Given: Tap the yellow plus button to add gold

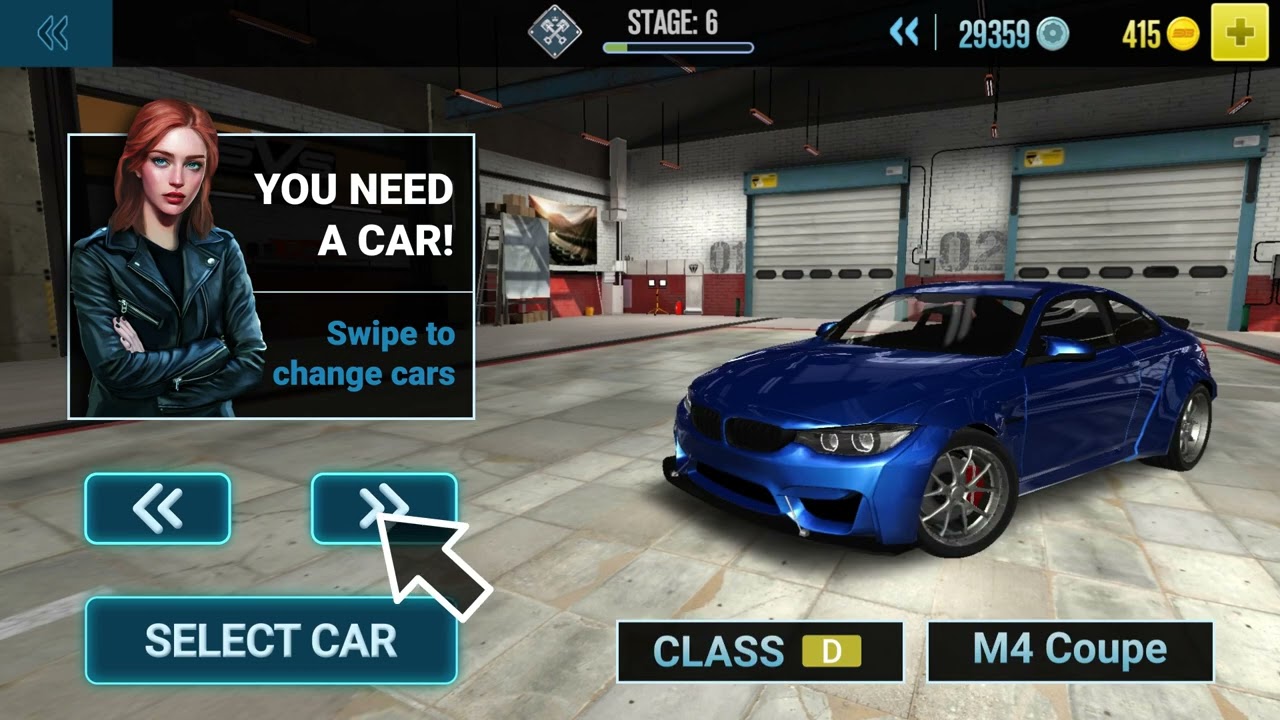Looking at the screenshot, I should 1240,34.
